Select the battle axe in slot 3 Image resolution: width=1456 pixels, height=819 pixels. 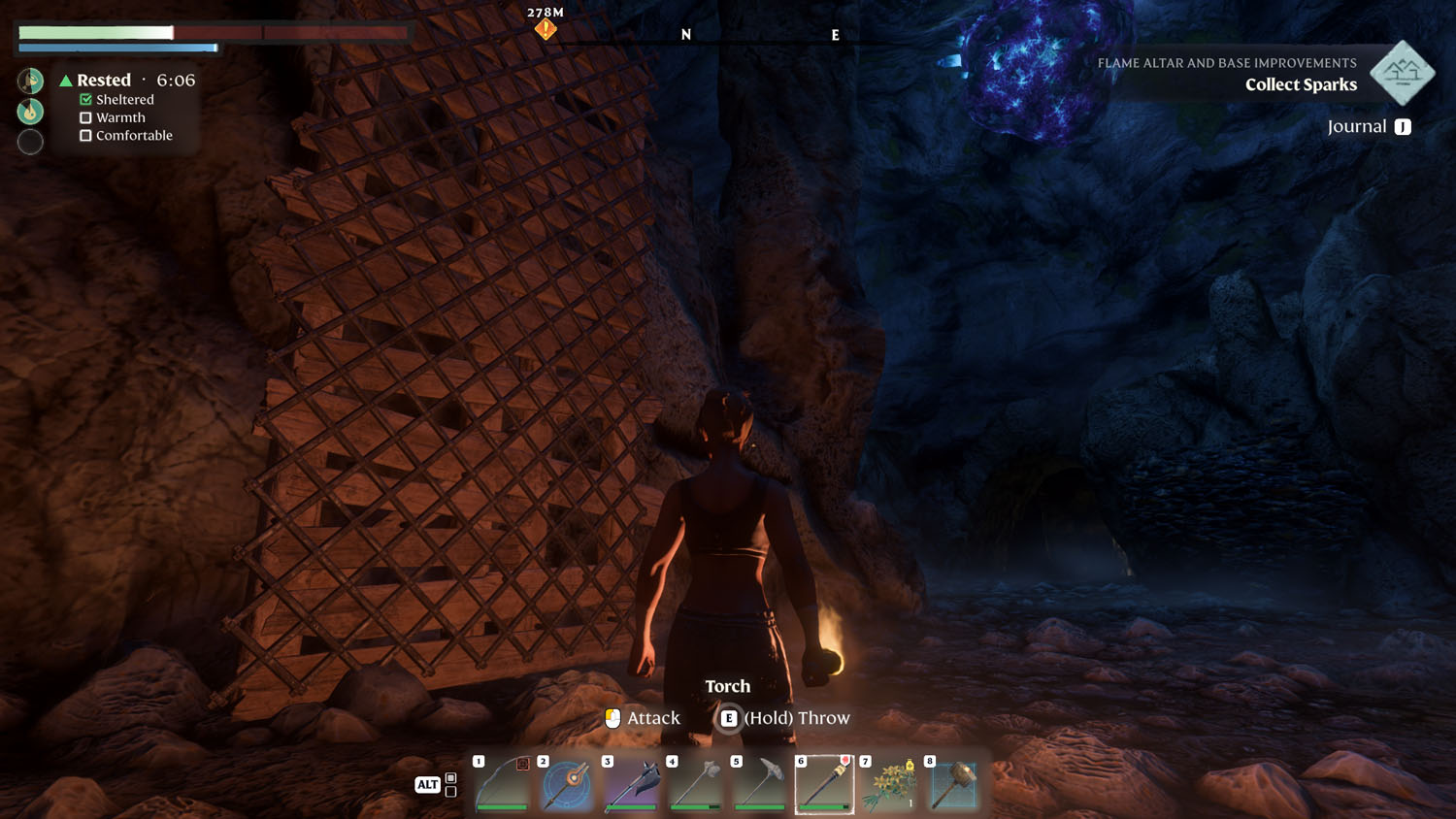coord(630,784)
